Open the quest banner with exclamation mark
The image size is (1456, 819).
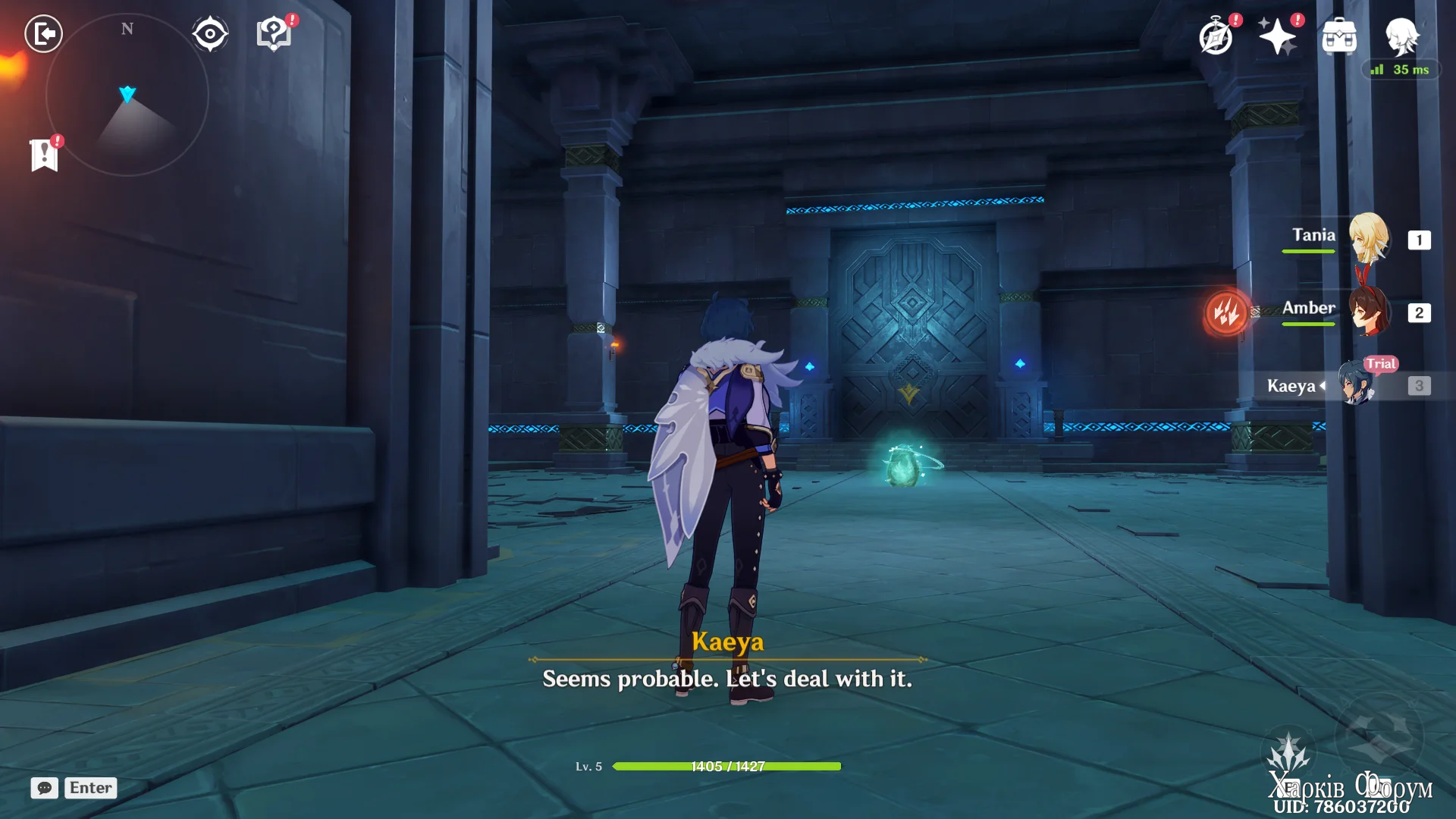pos(45,155)
